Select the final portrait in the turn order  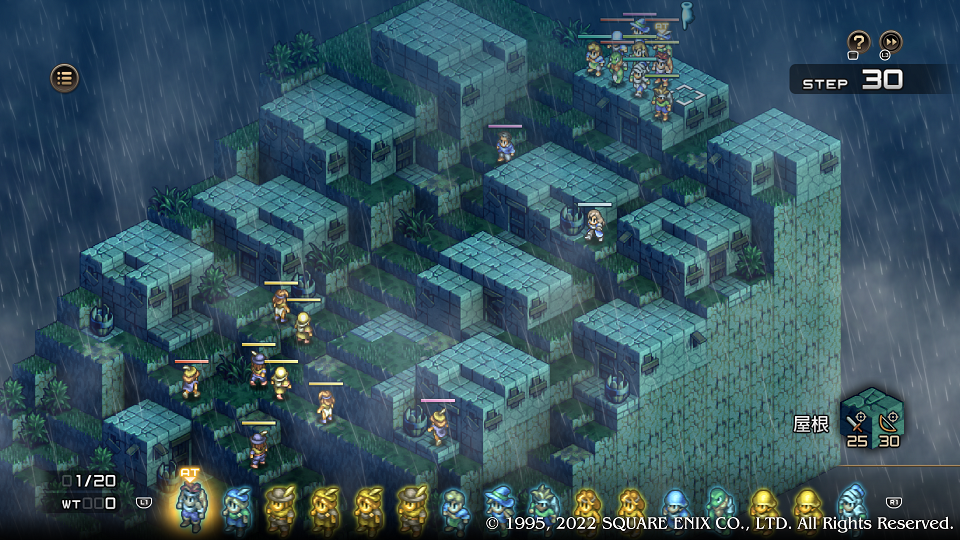click(852, 504)
